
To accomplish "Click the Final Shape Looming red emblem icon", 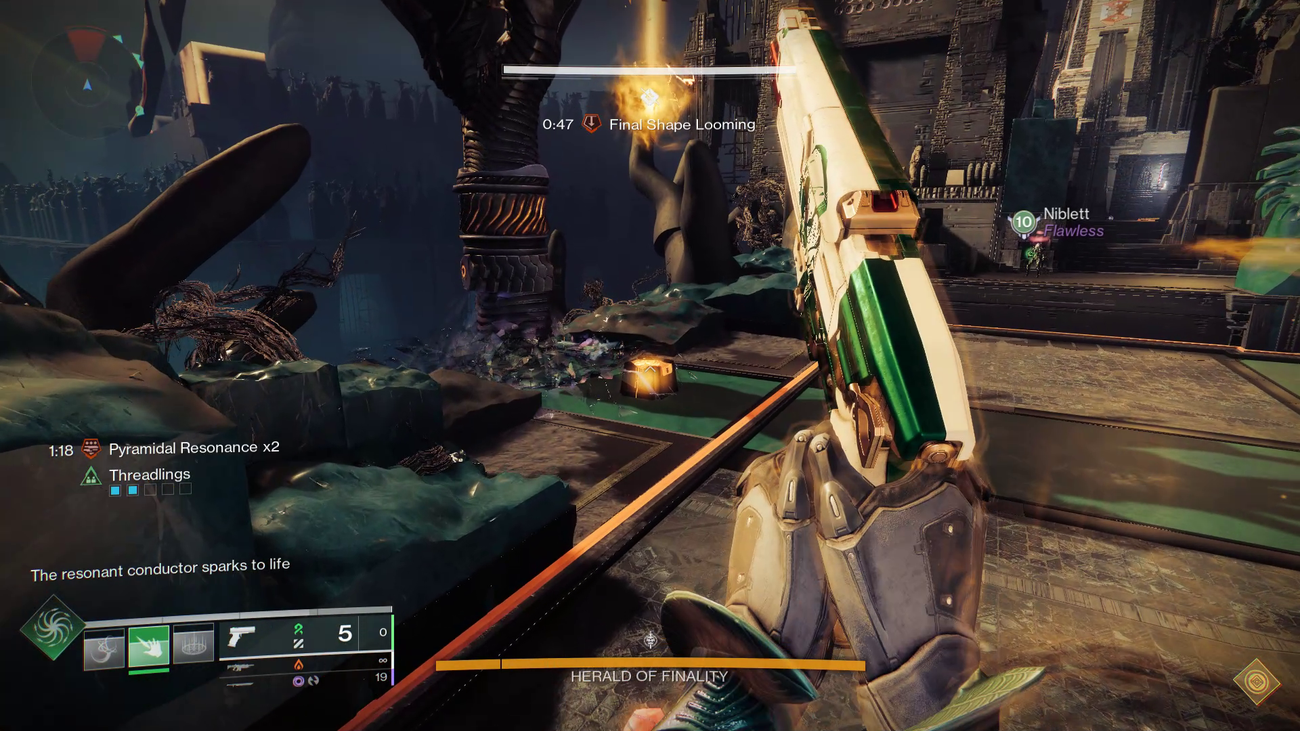I will pos(590,124).
